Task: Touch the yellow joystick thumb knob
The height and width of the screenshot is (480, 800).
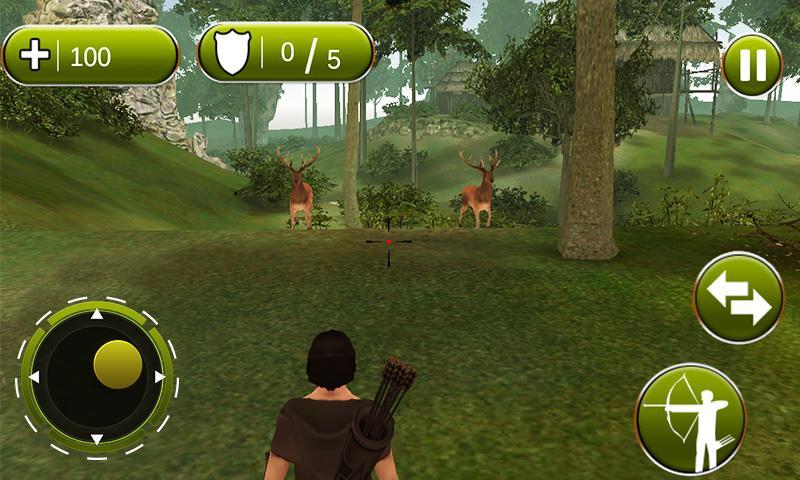Action: point(117,364)
